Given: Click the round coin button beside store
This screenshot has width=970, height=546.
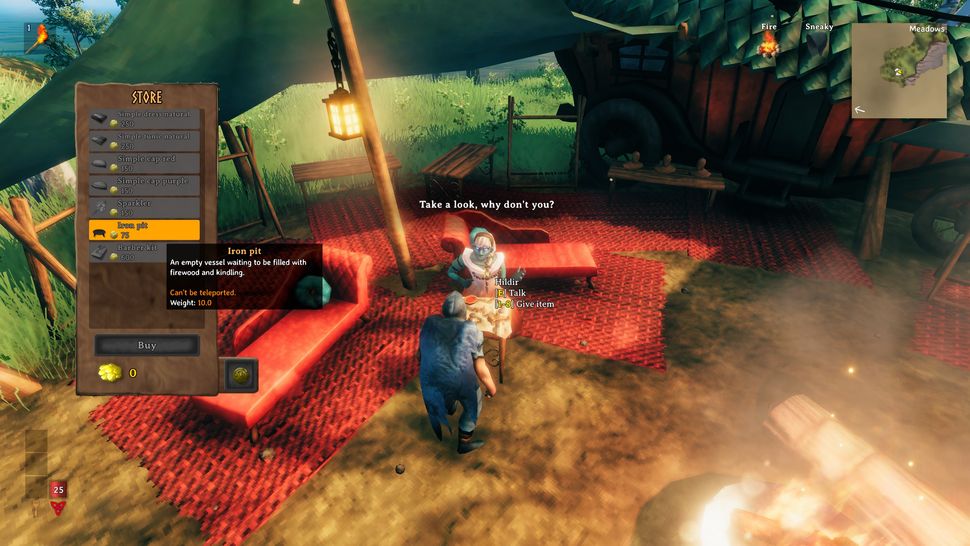Looking at the screenshot, I should 240,375.
